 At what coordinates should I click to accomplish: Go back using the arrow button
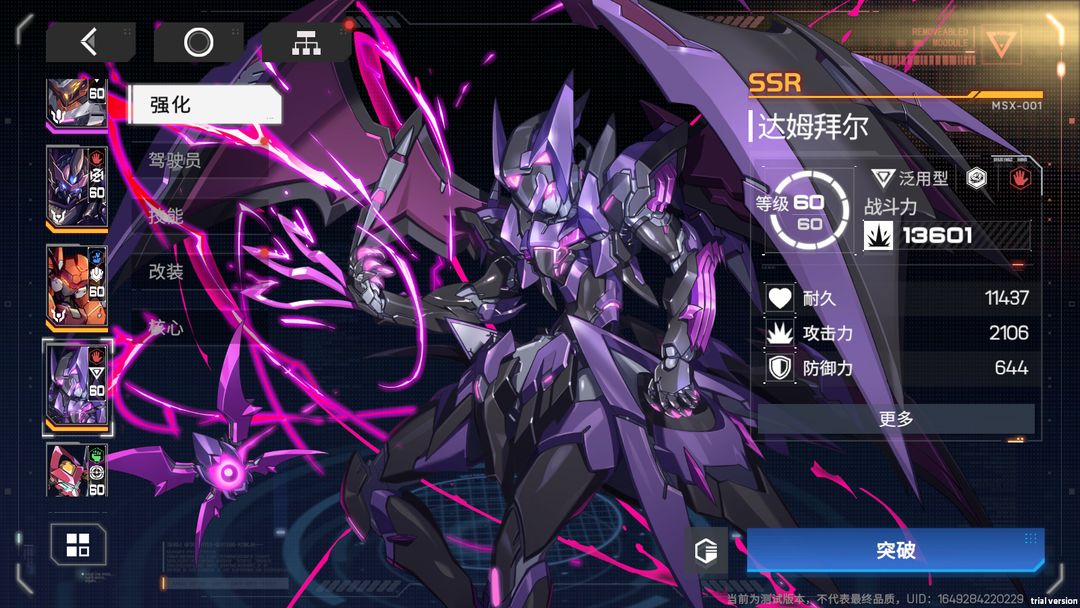click(x=90, y=42)
